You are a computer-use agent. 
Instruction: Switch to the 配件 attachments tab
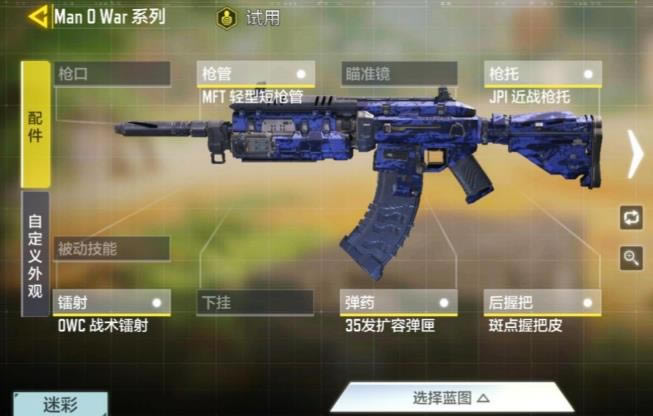tap(36, 124)
